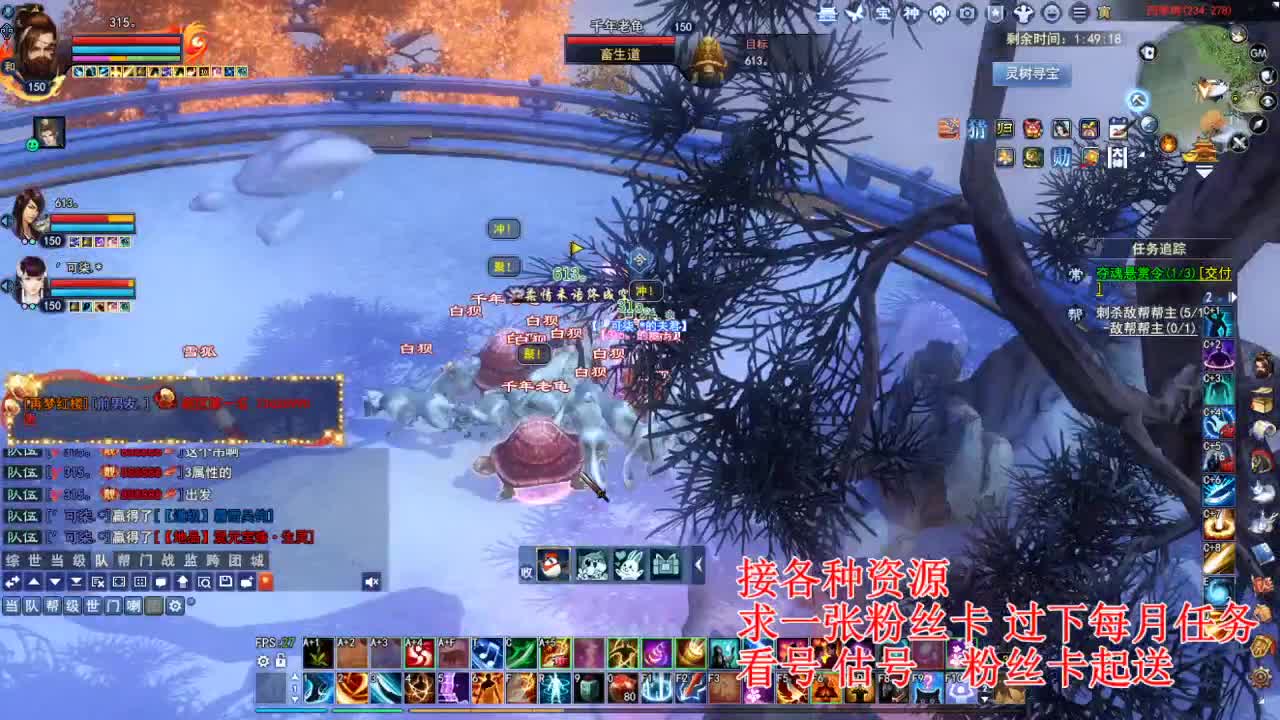Screen dimensions: 1280x720
Task: Open the screenshot camera icon in top bar
Action: pos(966,13)
